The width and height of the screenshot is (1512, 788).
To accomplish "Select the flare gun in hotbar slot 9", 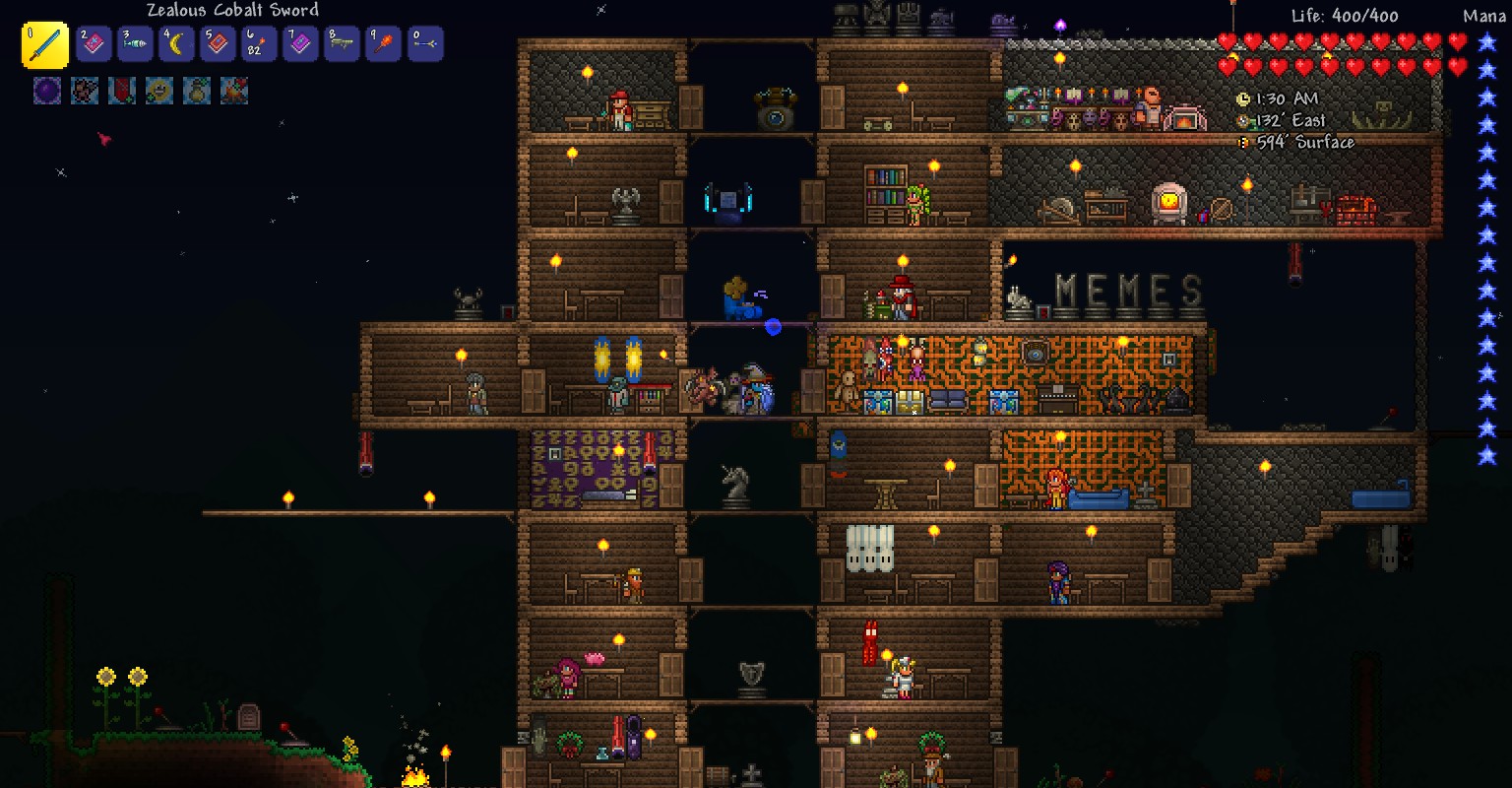I will click(383, 43).
